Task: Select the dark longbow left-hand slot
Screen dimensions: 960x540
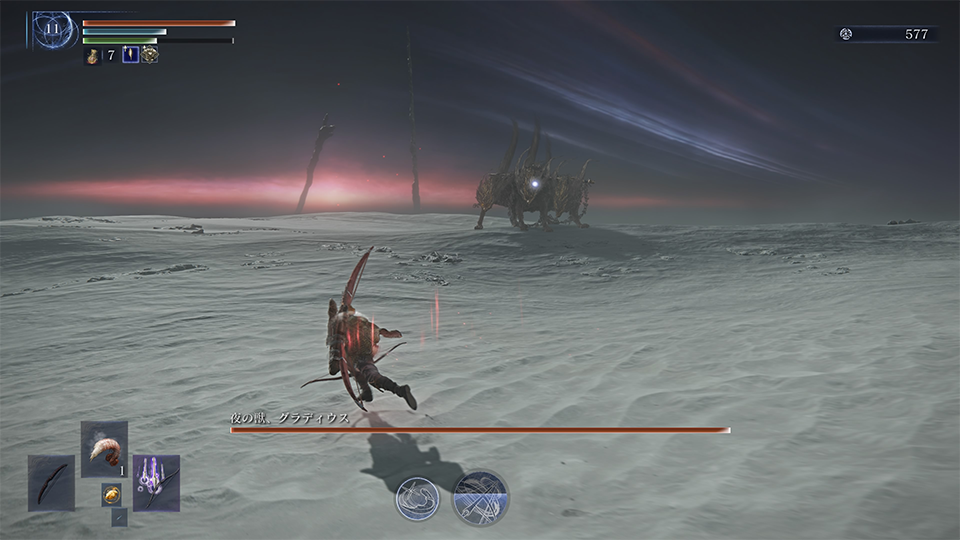Action: 51,483
